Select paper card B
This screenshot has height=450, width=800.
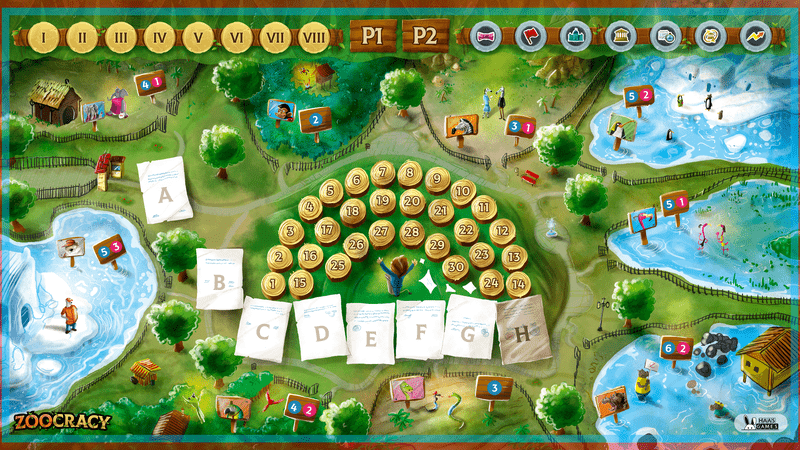pos(220,278)
